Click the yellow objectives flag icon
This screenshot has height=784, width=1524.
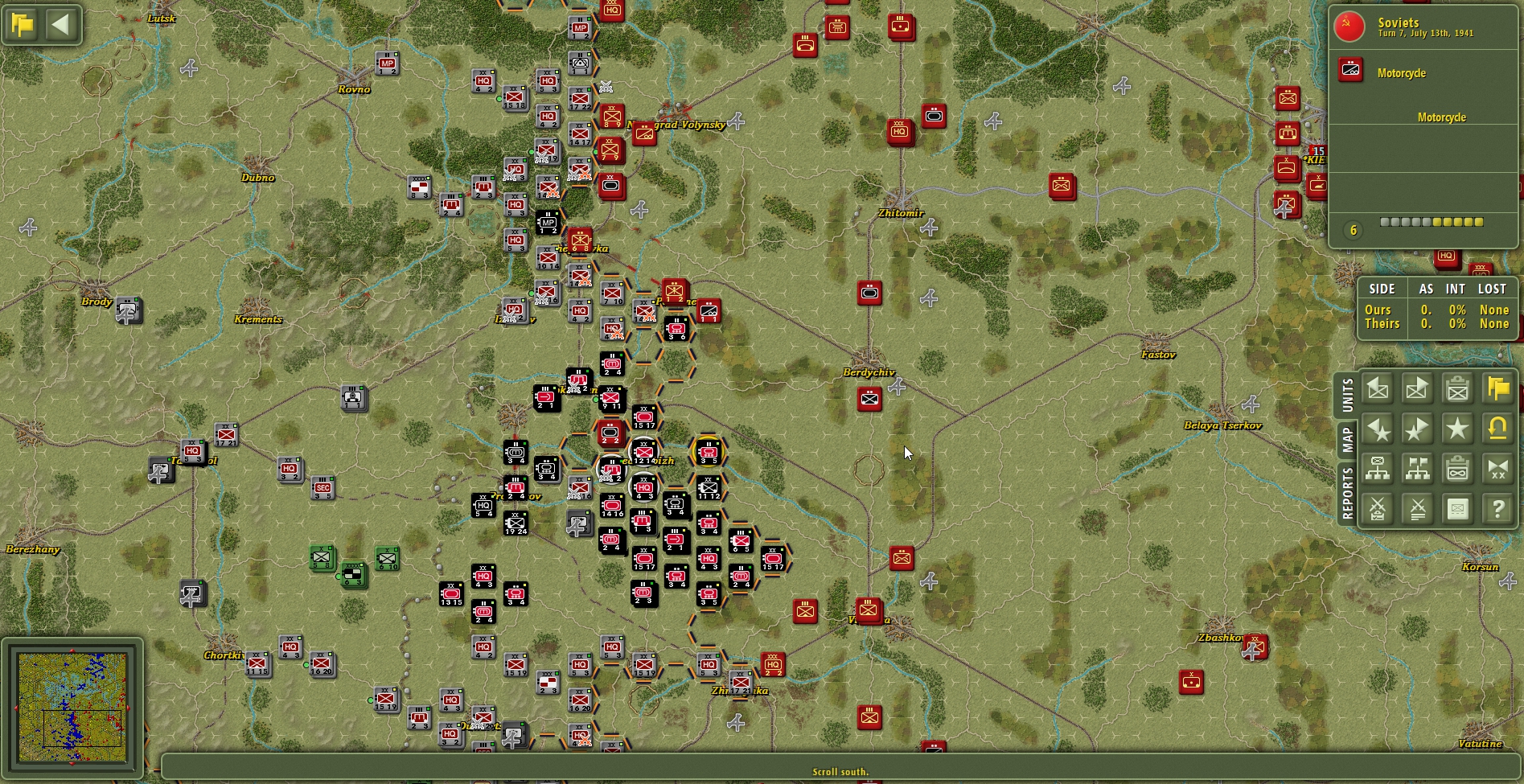[x=1497, y=388]
